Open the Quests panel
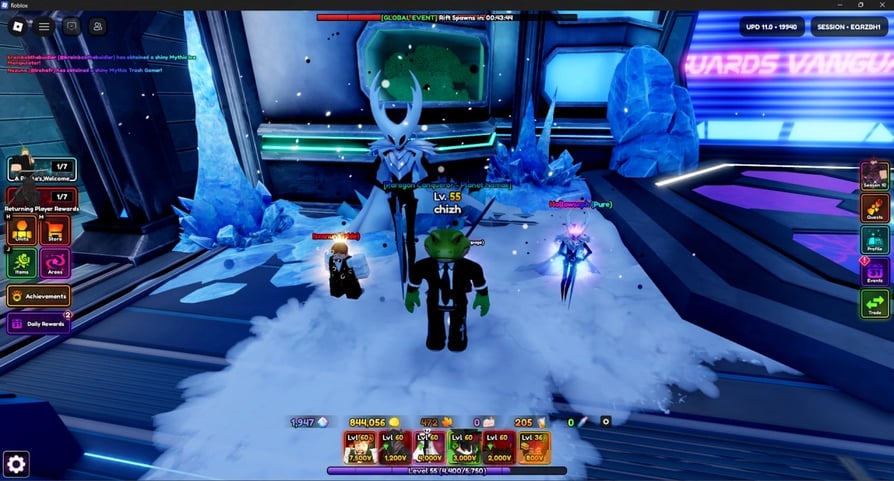Screen dimensions: 894x481 [x=874, y=208]
